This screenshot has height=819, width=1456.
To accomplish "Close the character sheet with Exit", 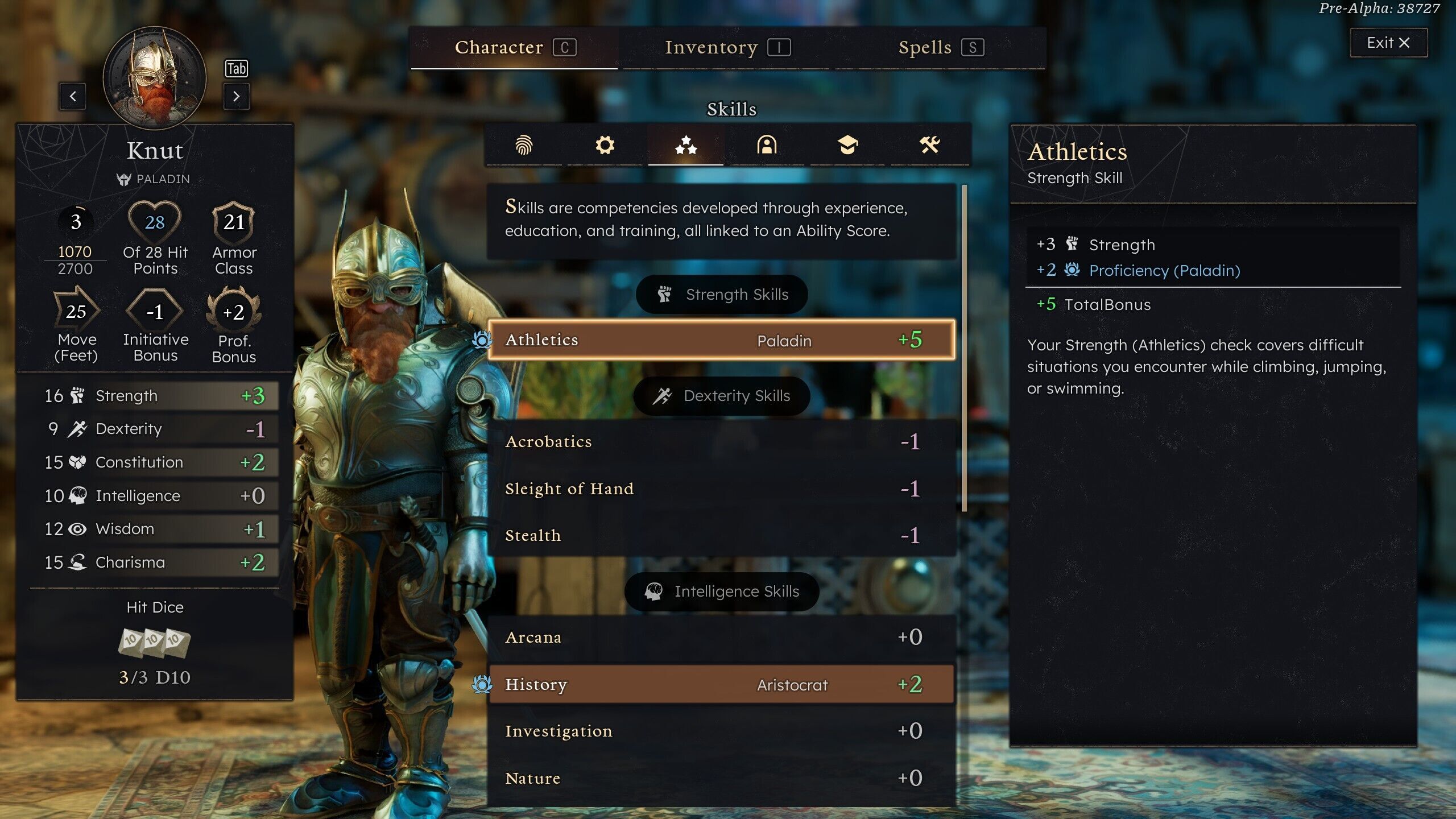I will [x=1388, y=43].
